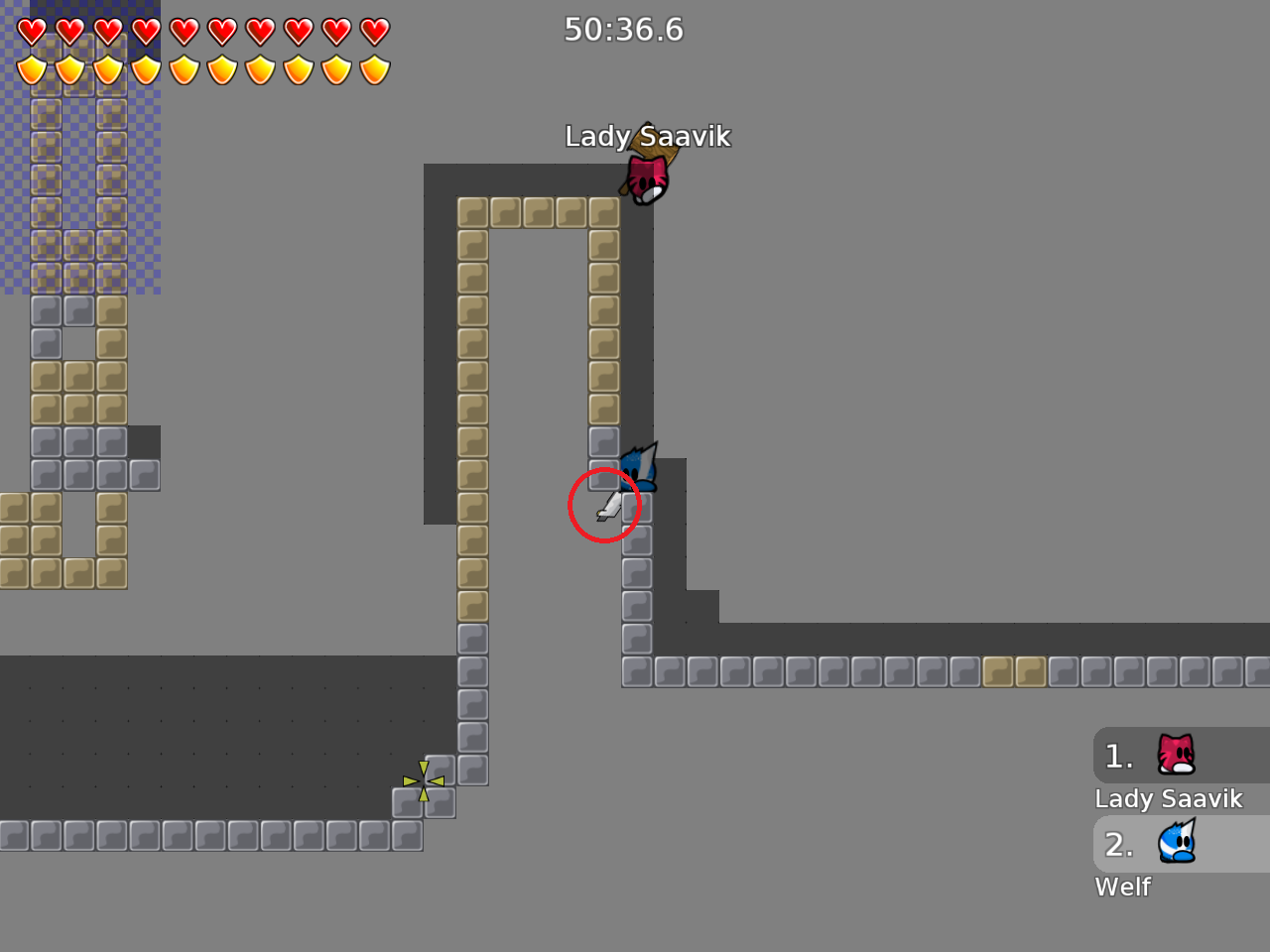Image resolution: width=1270 pixels, height=952 pixels.
Task: Select the rightmost armor shield icon
Action: click(375, 70)
